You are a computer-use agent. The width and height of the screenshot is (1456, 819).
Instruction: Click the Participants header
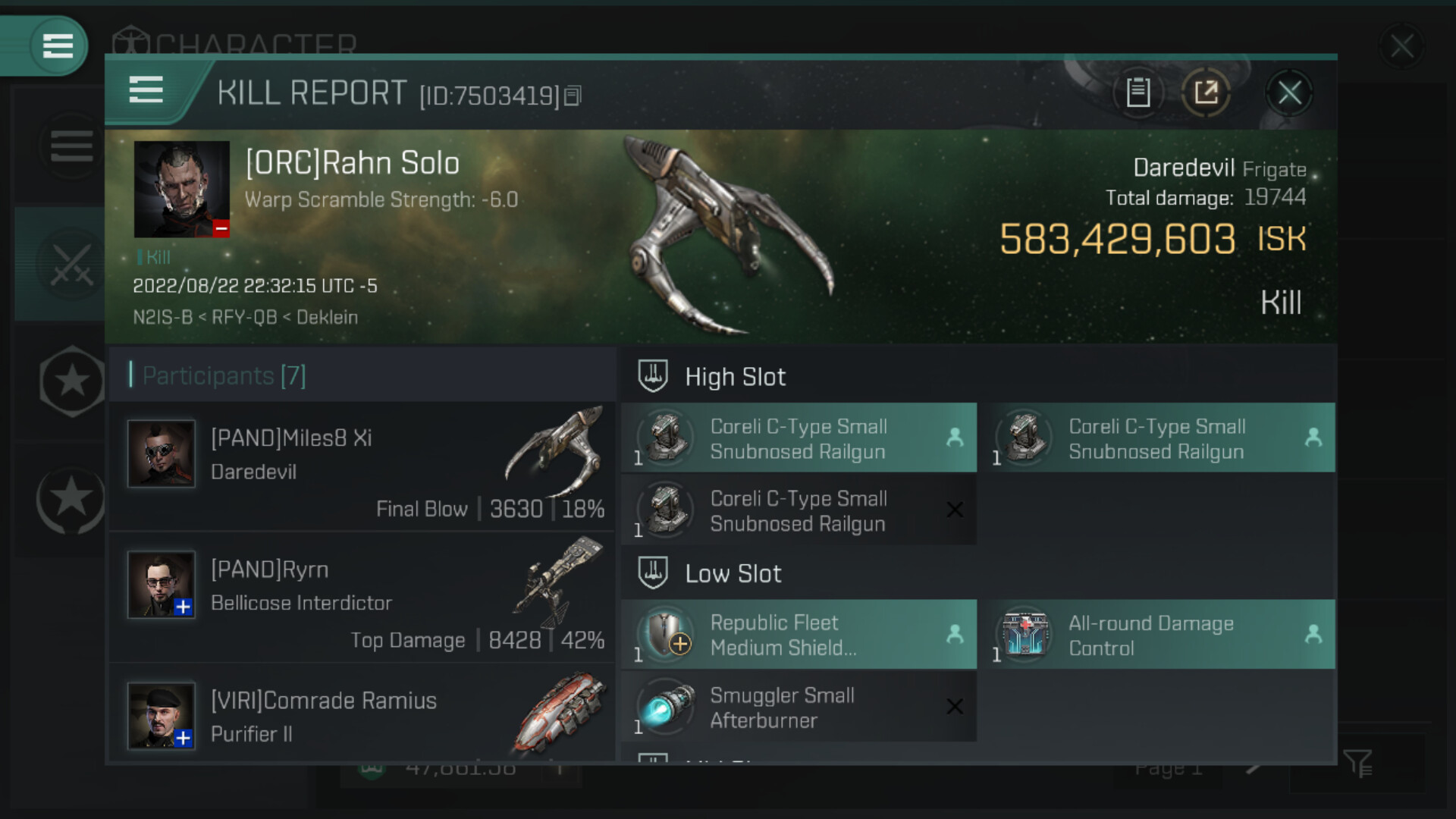click(224, 375)
